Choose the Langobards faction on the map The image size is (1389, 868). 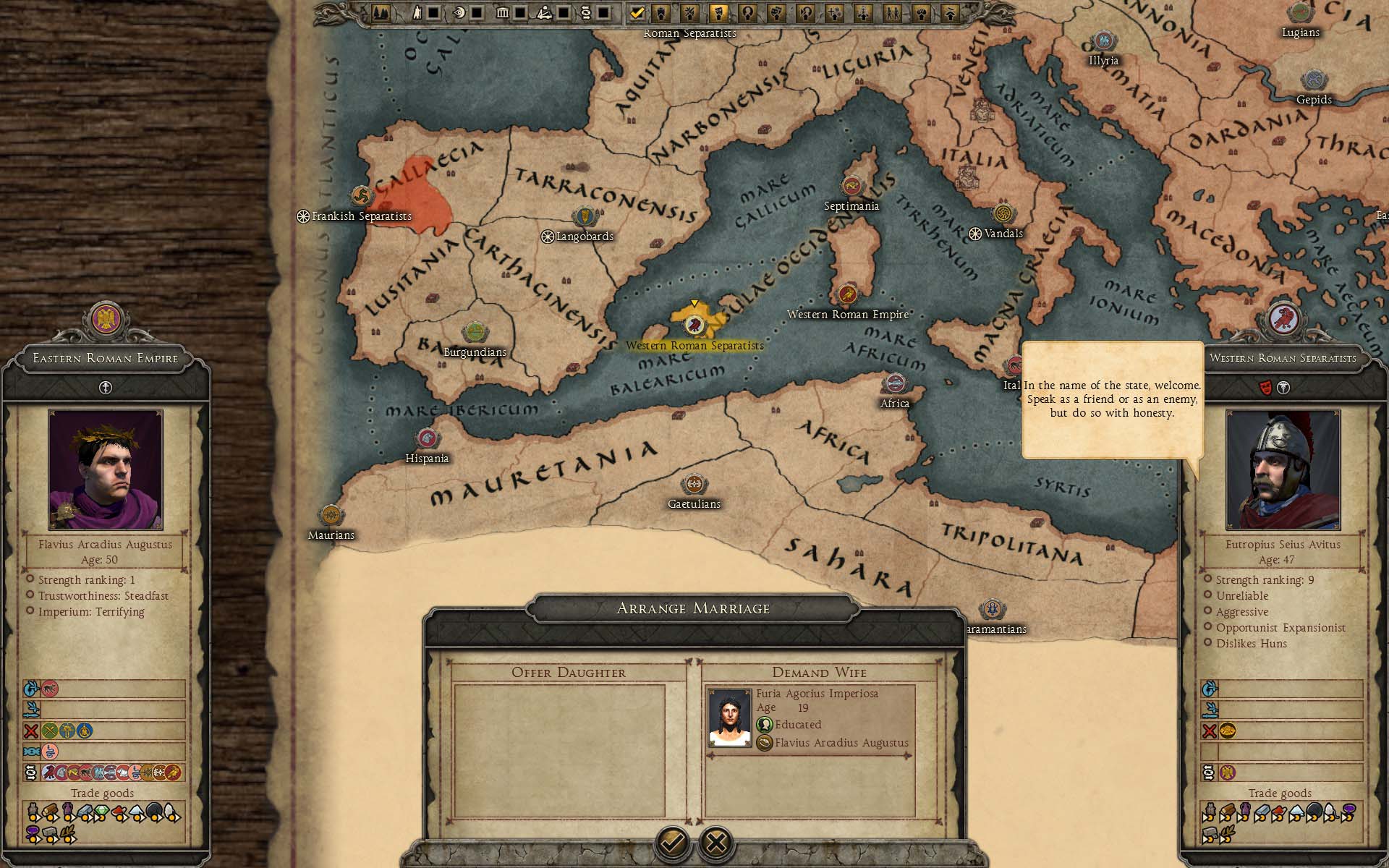click(x=584, y=217)
